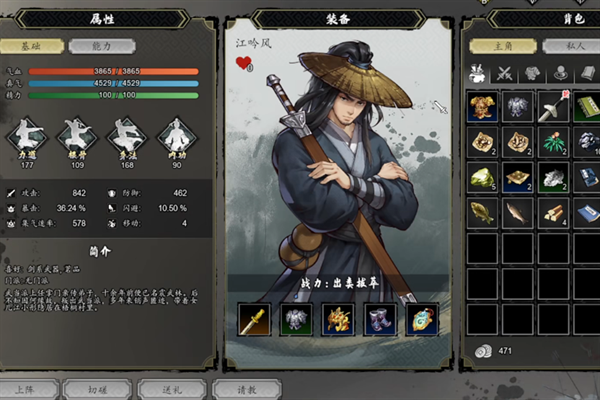
Task: Click the 内功 (Inner Power) attribute icon
Action: [175, 135]
